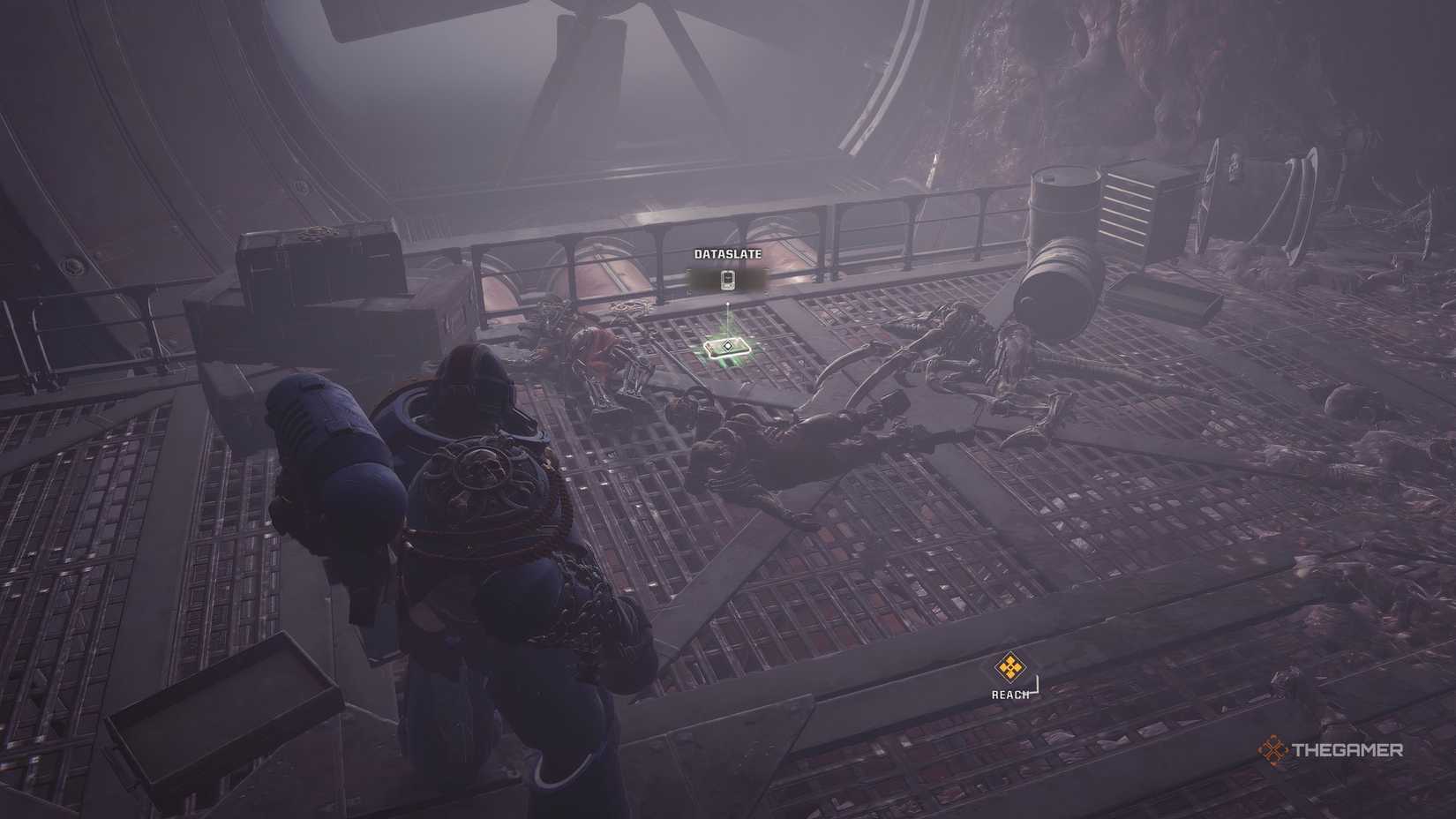Select the DATASLATE title text
1456x819 pixels.
[727, 254]
